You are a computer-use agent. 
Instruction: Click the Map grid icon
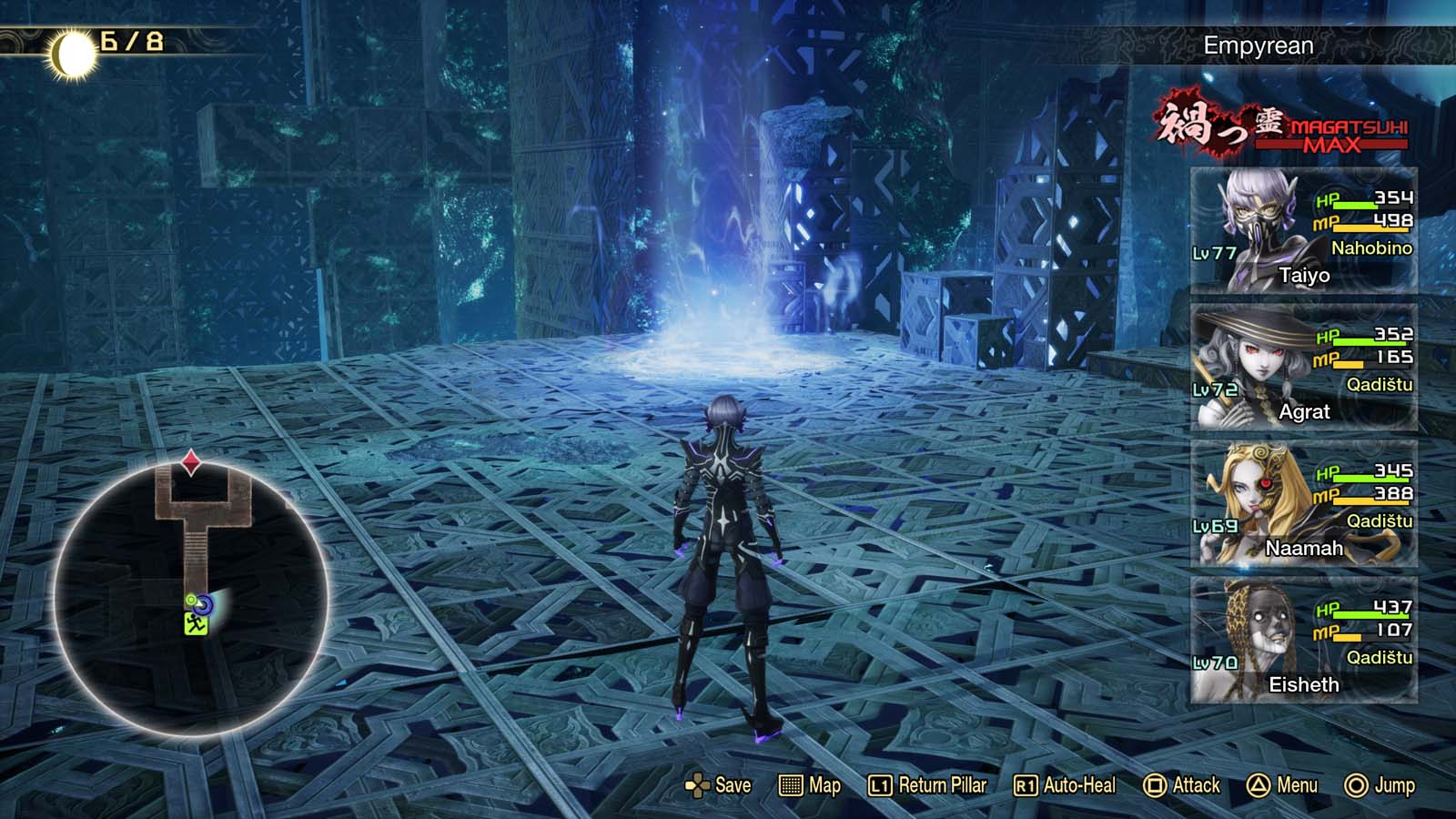point(791,784)
